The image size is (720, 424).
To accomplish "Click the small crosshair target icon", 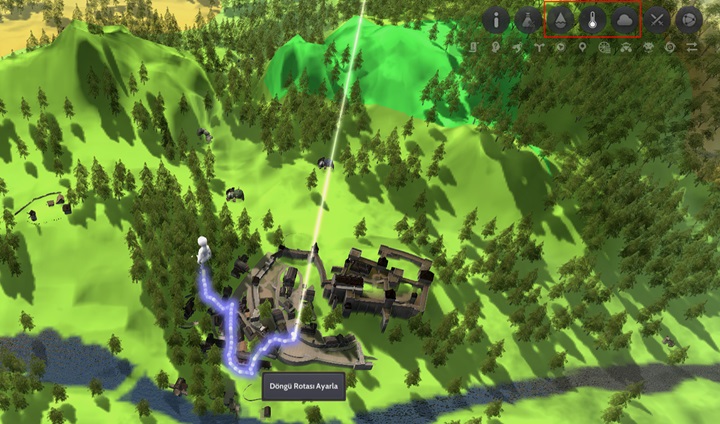I will (x=670, y=47).
